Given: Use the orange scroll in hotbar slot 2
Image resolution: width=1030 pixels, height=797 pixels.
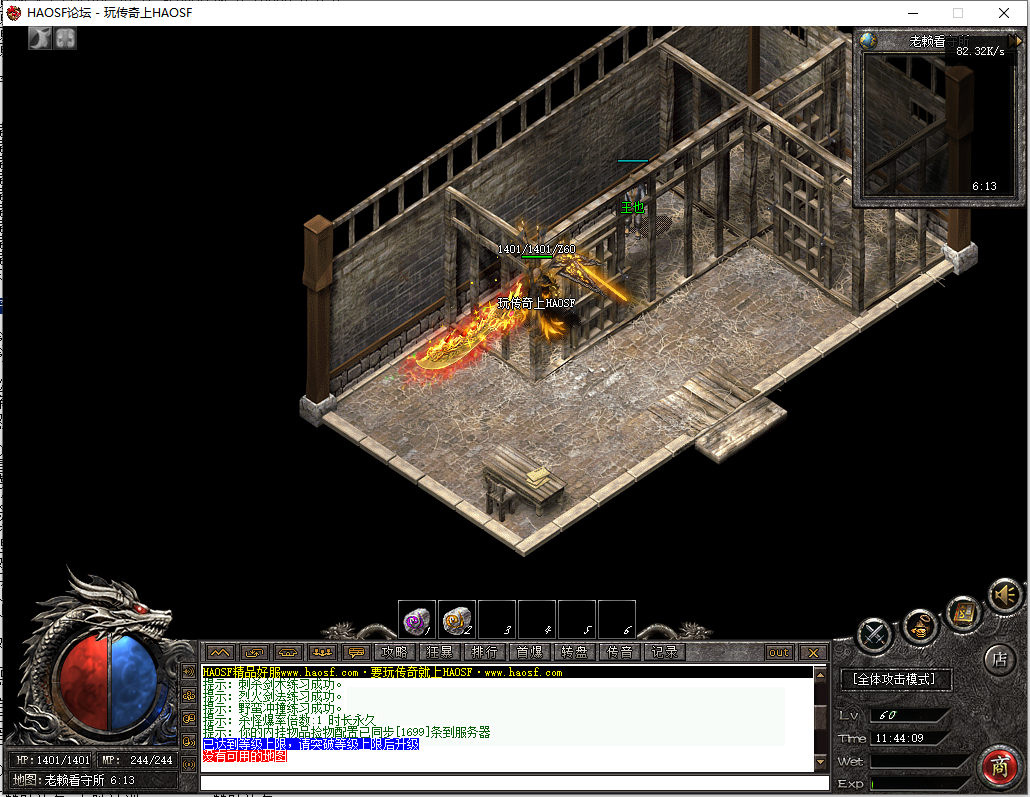Looking at the screenshot, I should click(457, 620).
